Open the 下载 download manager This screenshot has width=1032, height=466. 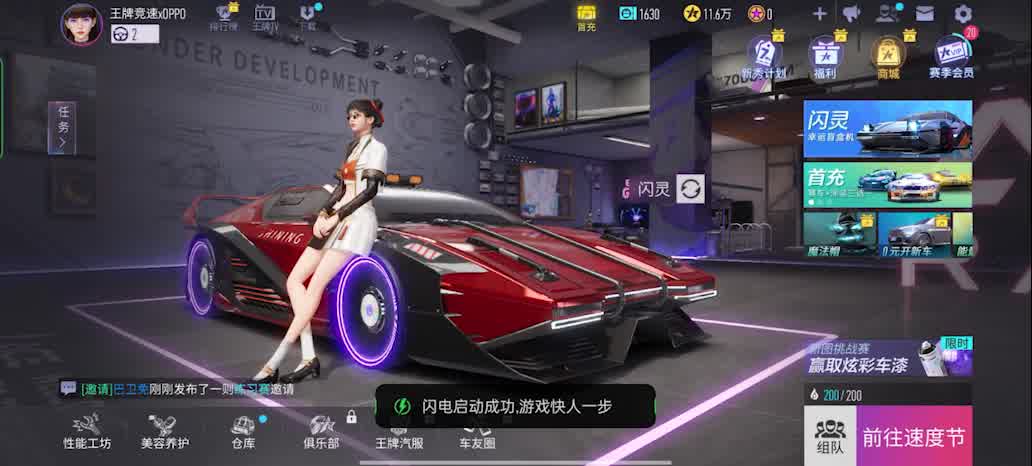(x=308, y=17)
